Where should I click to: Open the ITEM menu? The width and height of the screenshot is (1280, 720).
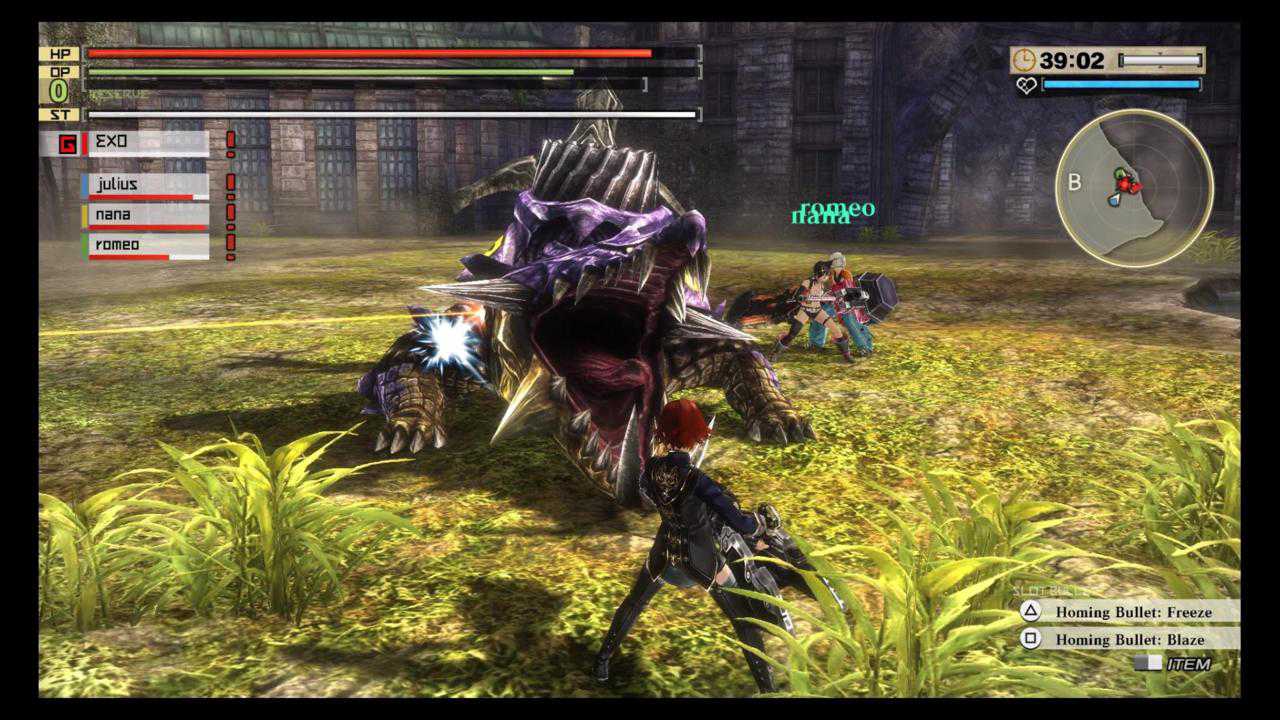[x=1174, y=664]
